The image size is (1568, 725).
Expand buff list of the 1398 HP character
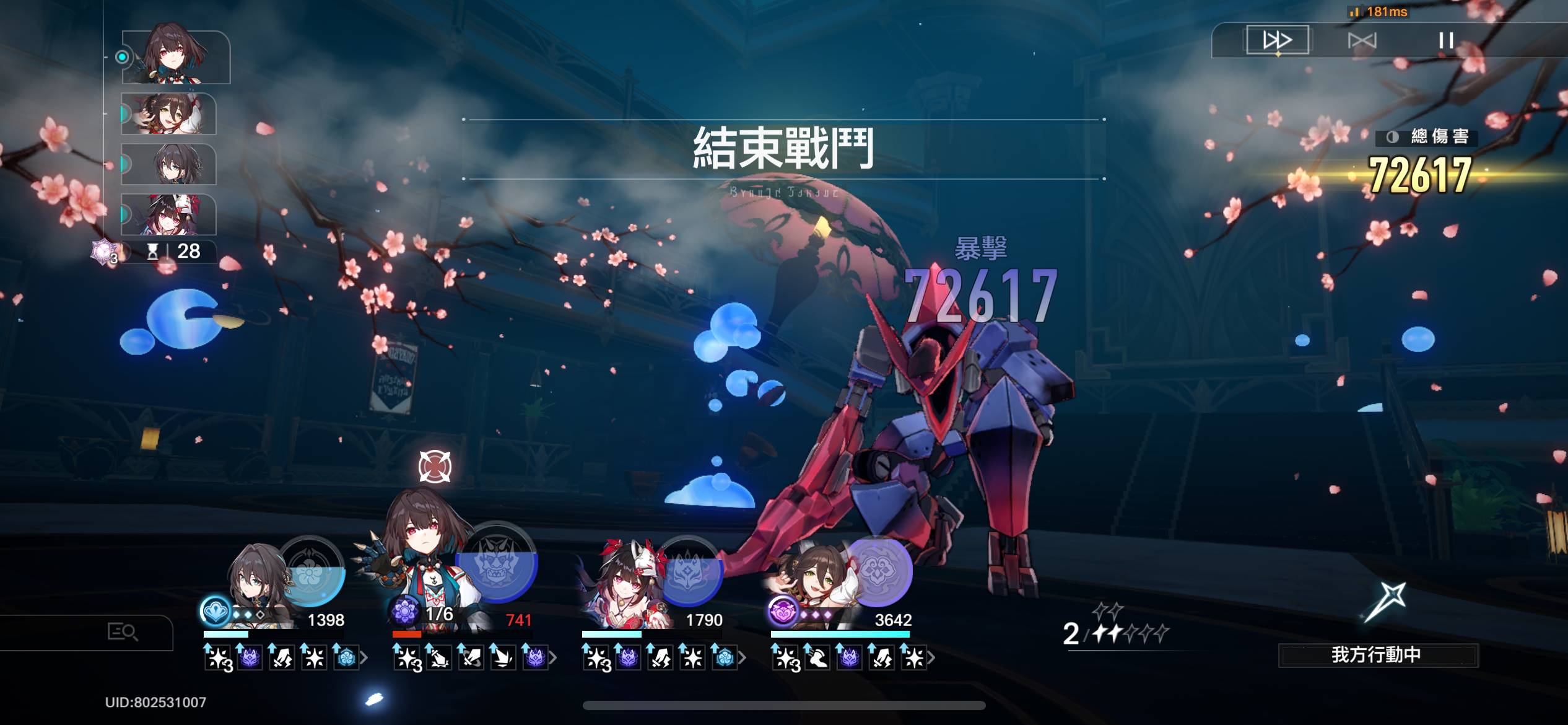(364, 657)
